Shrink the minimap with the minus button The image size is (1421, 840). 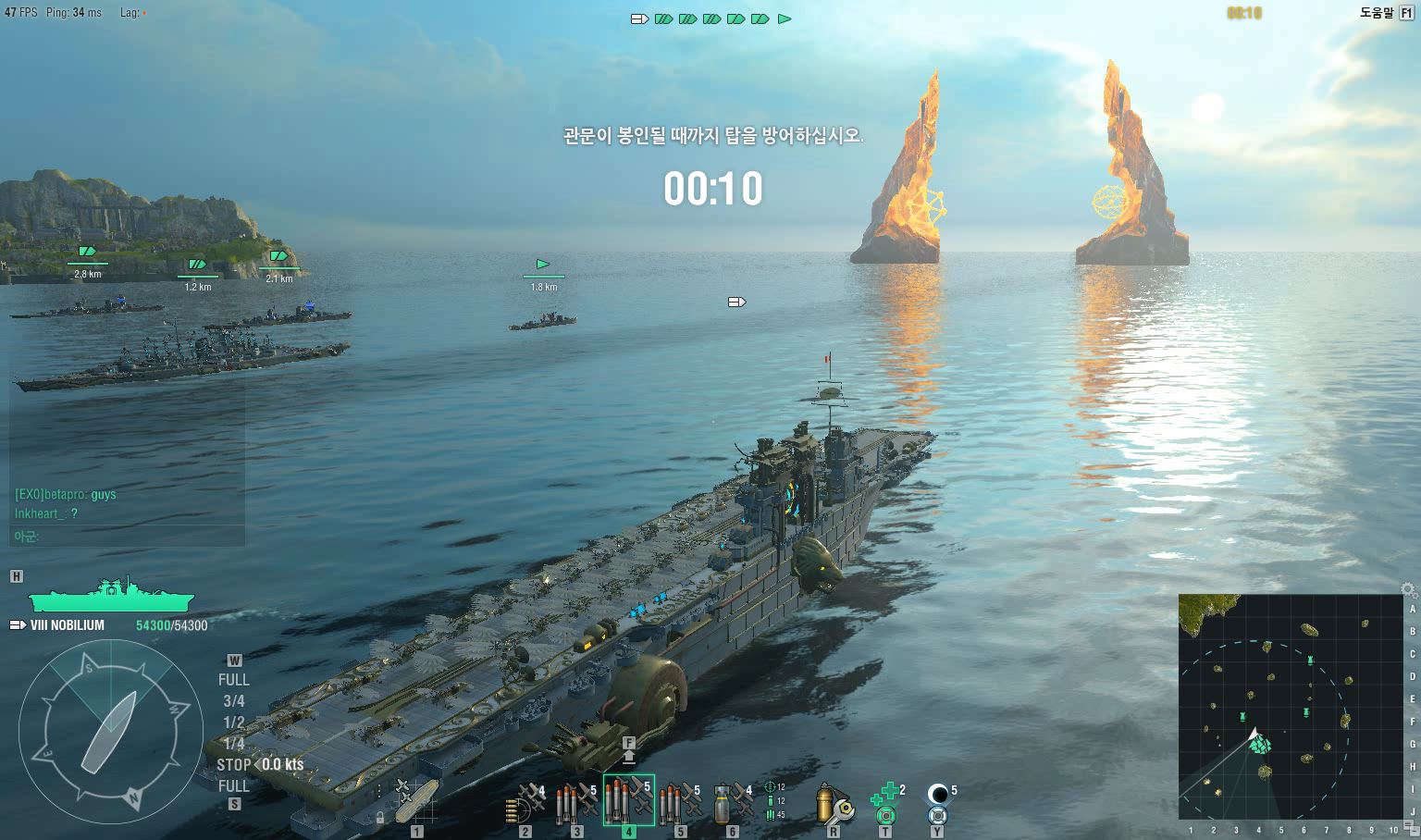click(1413, 830)
